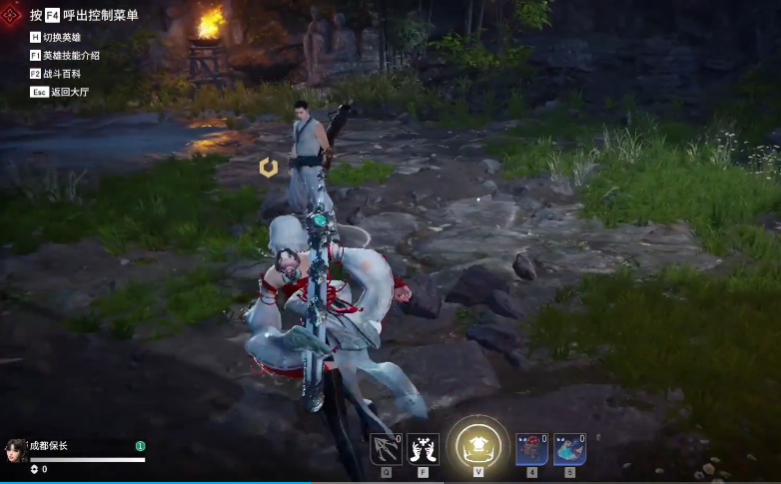Select the blue item in slot 5
Image resolution: width=781 pixels, height=484 pixels.
tap(570, 449)
